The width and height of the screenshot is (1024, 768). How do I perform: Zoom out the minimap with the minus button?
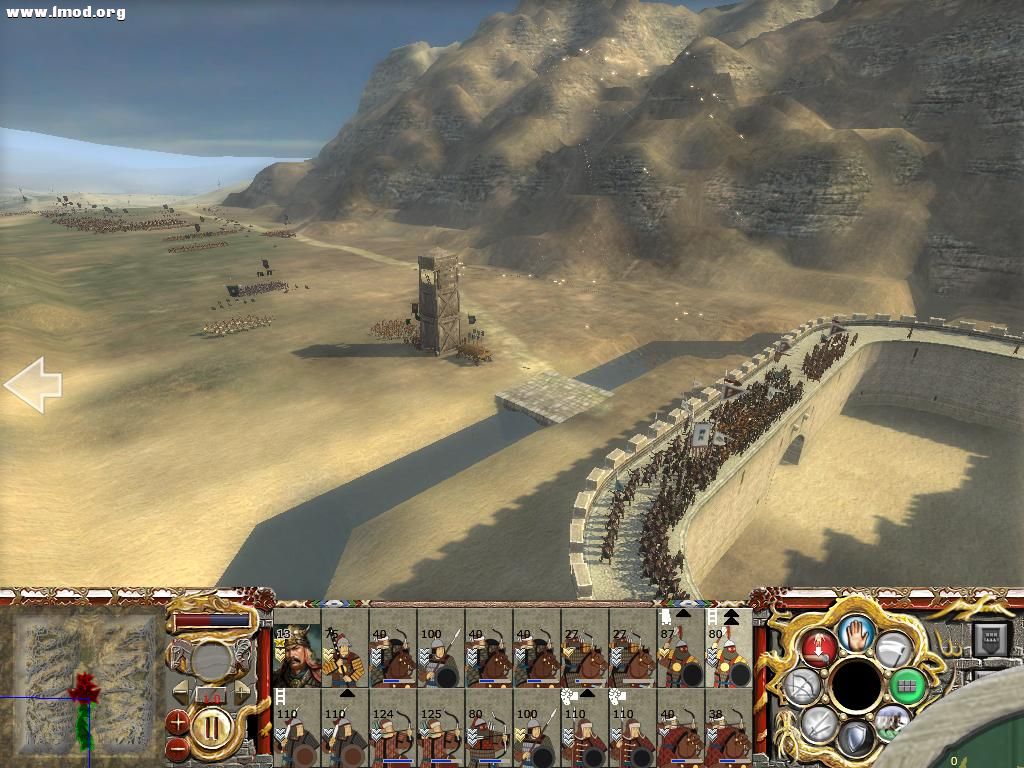coord(177,746)
